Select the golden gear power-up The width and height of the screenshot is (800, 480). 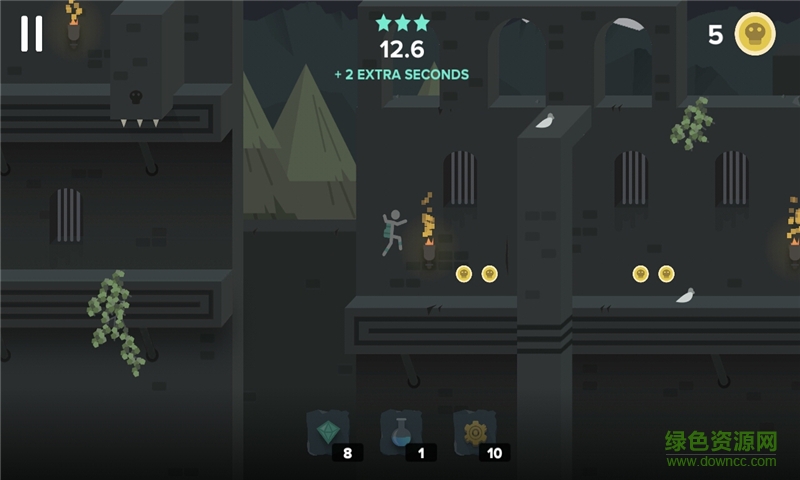[x=474, y=431]
